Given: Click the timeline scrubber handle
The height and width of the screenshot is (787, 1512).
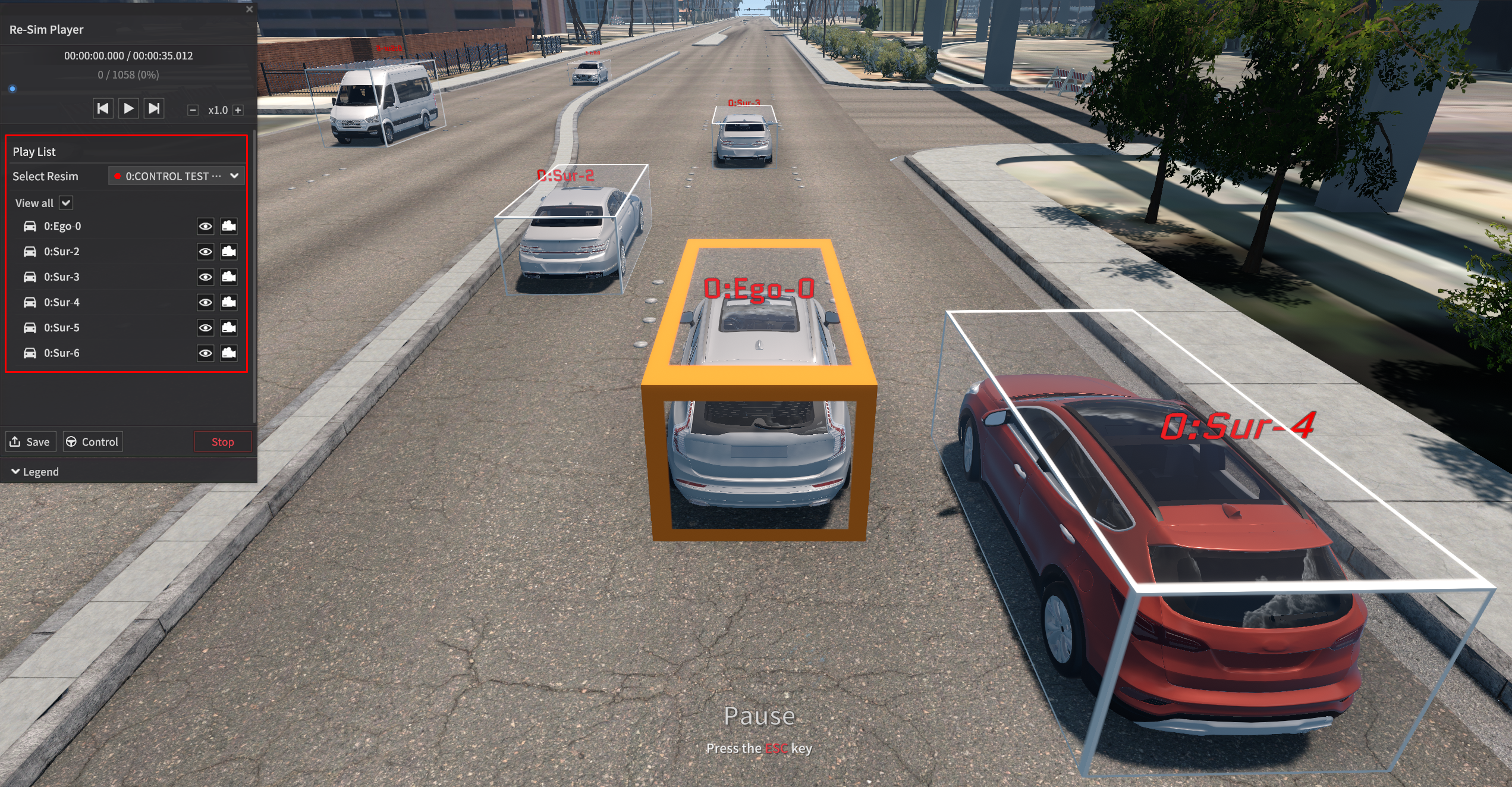Looking at the screenshot, I should click(x=12, y=89).
